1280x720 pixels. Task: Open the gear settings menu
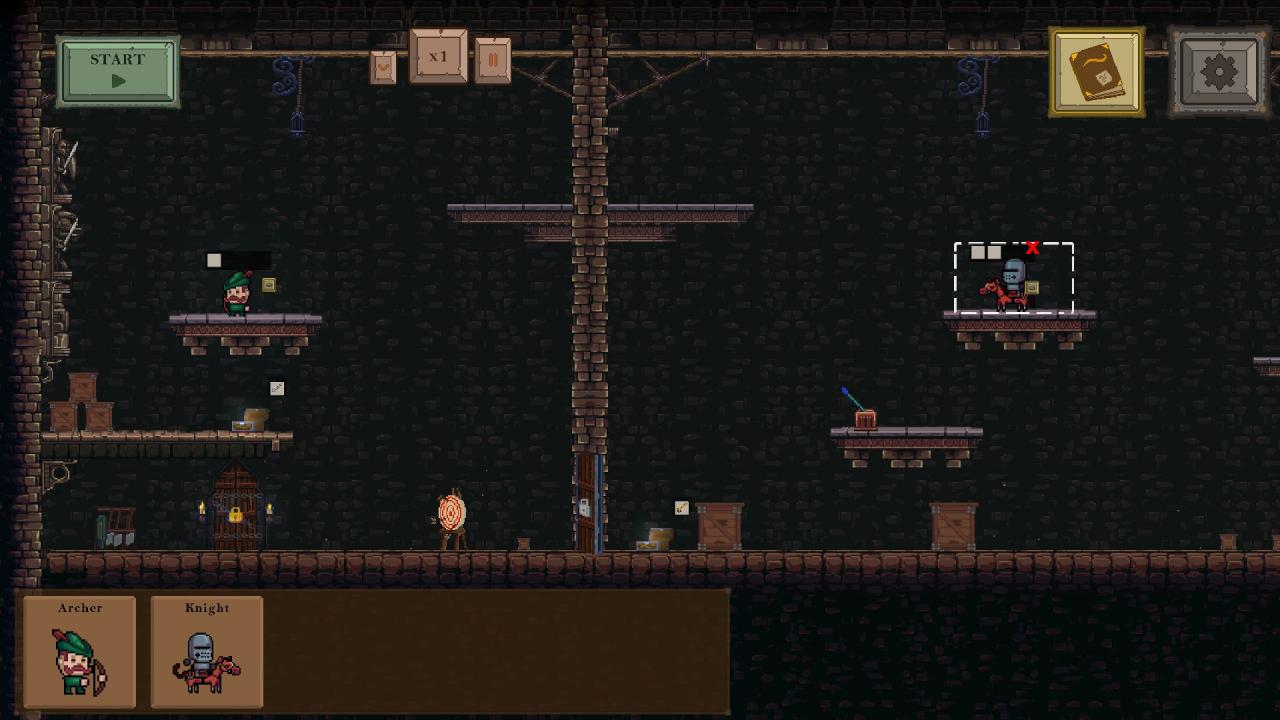click(1218, 72)
